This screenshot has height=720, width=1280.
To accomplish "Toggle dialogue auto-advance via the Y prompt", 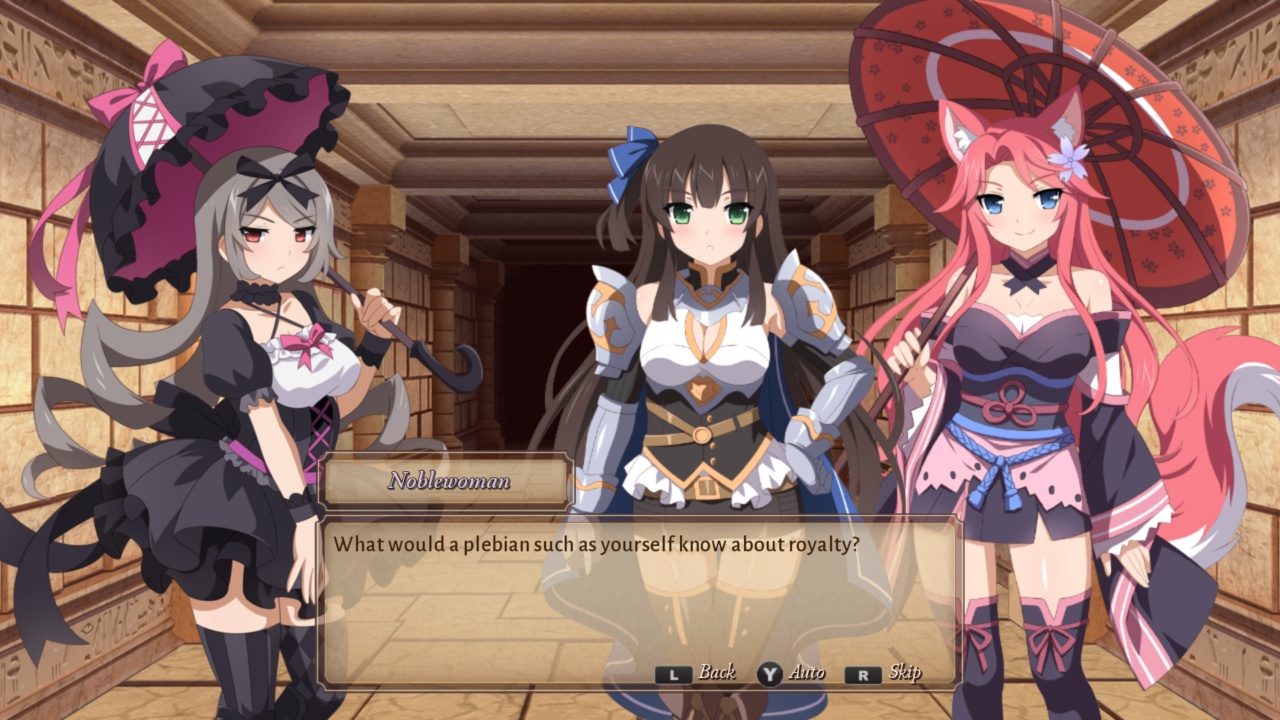I will point(770,675).
